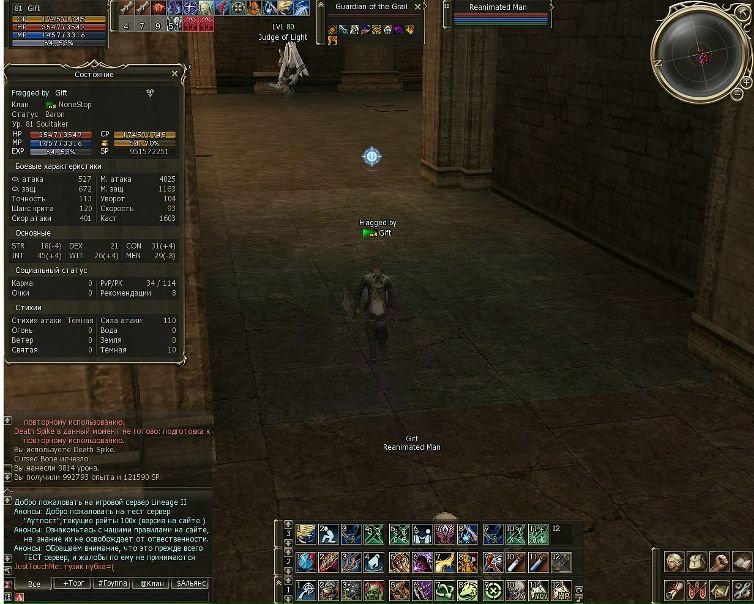The width and height of the screenshot is (754, 604).
Task: Open the character face menu button
Action: (x=674, y=563)
